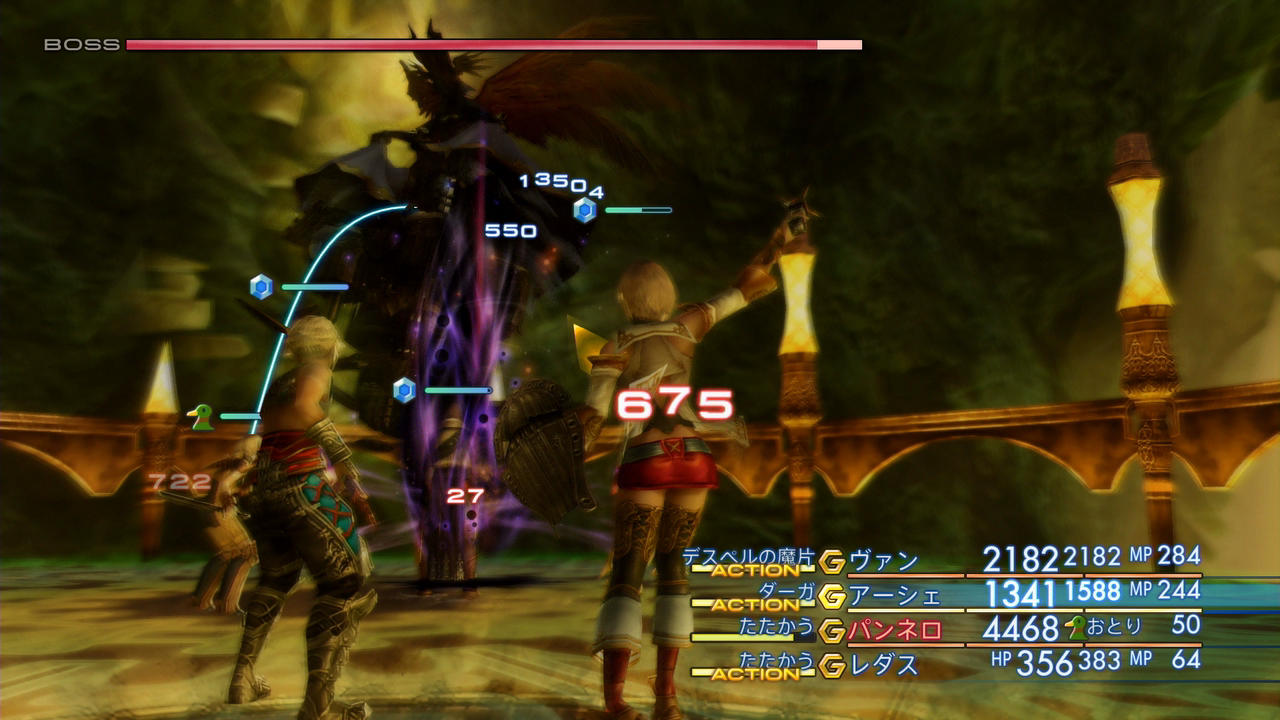This screenshot has height=720, width=1280.
Task: Select party member ヴァン
Action: pyautogui.click(x=883, y=561)
